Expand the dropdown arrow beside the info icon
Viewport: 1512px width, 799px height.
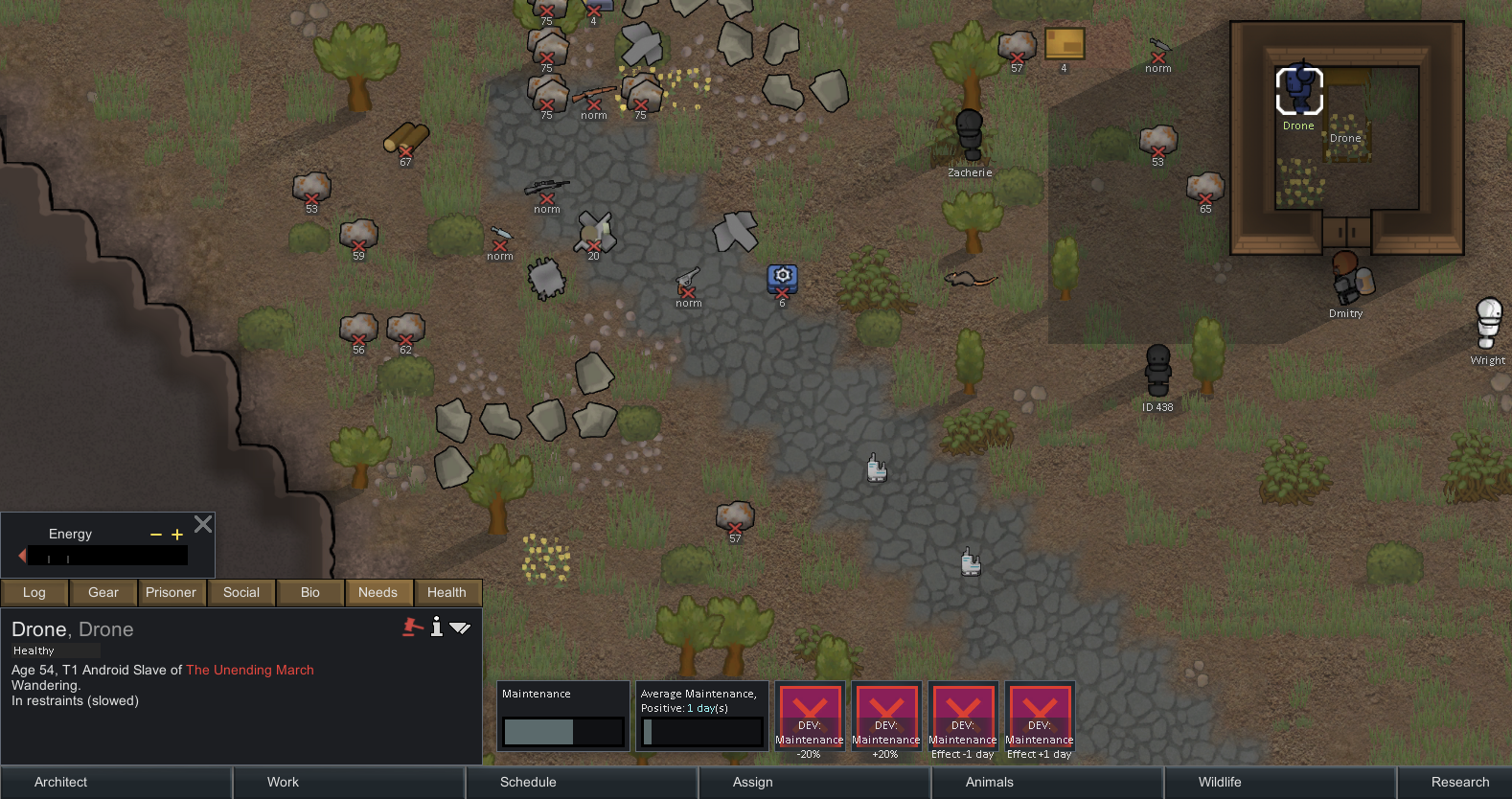point(461,628)
